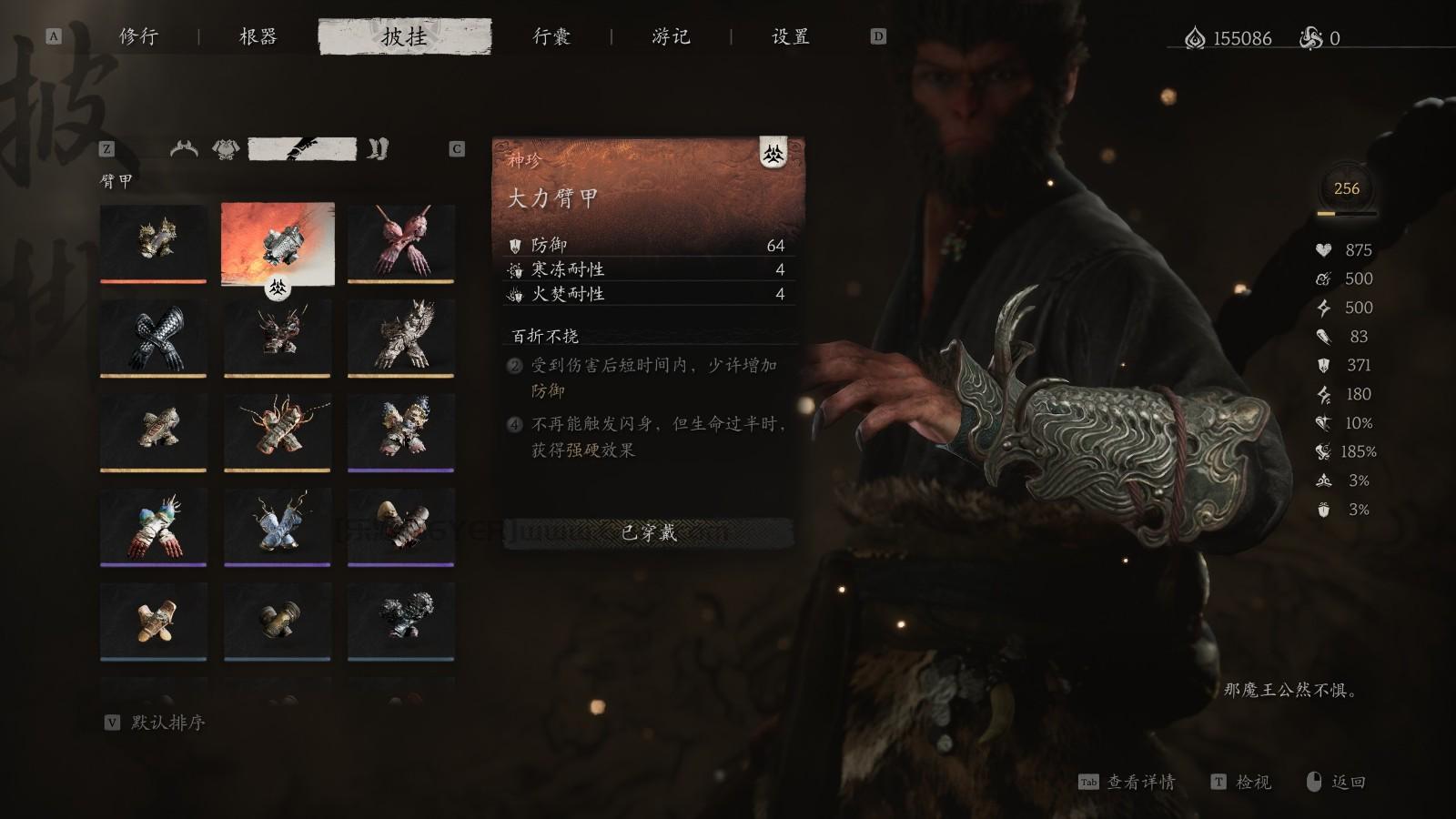This screenshot has width=1456, height=819.
Task: Click the 火焚耐性 fire resistance icon
Action: [517, 294]
